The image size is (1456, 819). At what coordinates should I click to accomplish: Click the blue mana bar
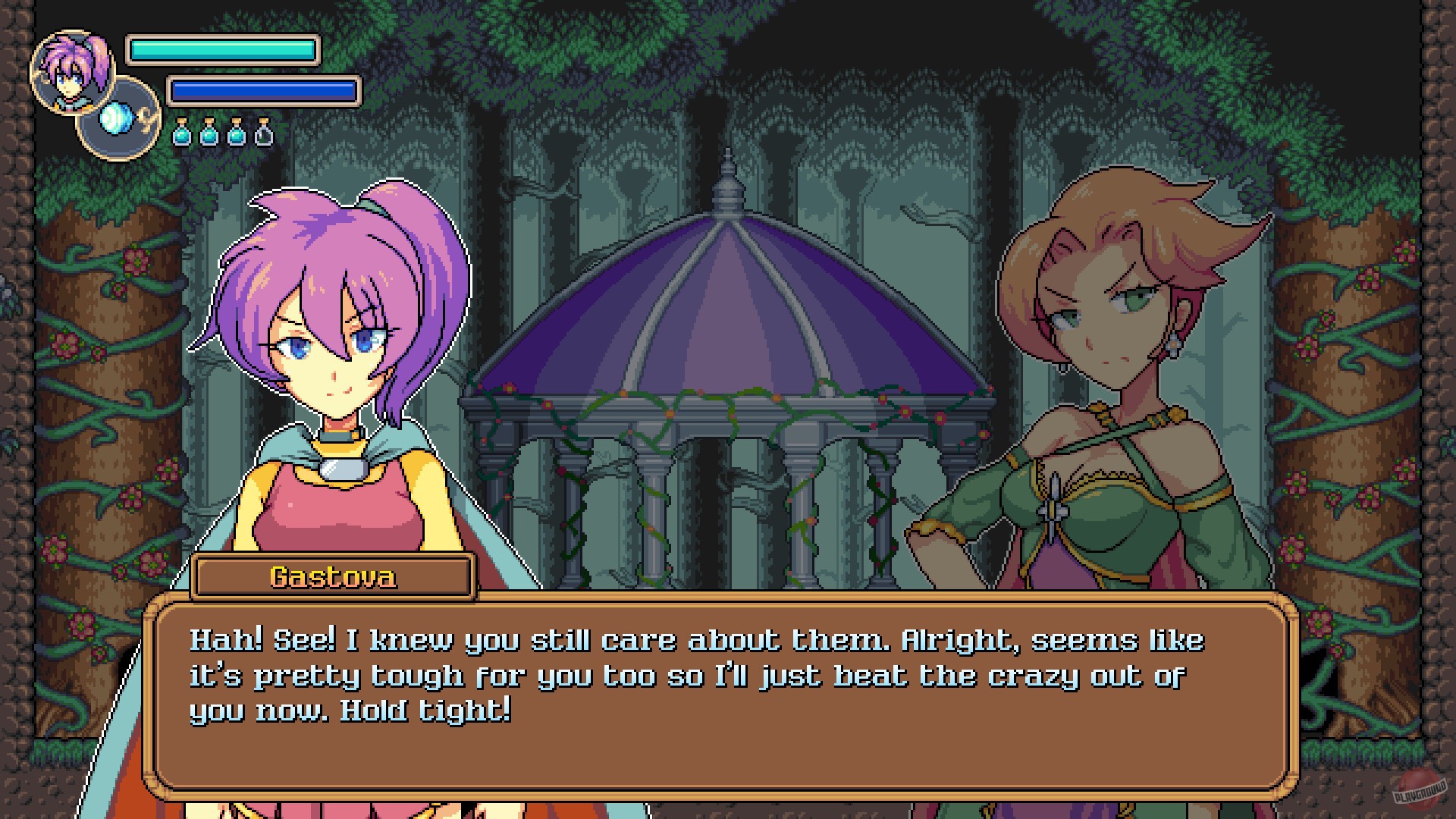tap(262, 89)
